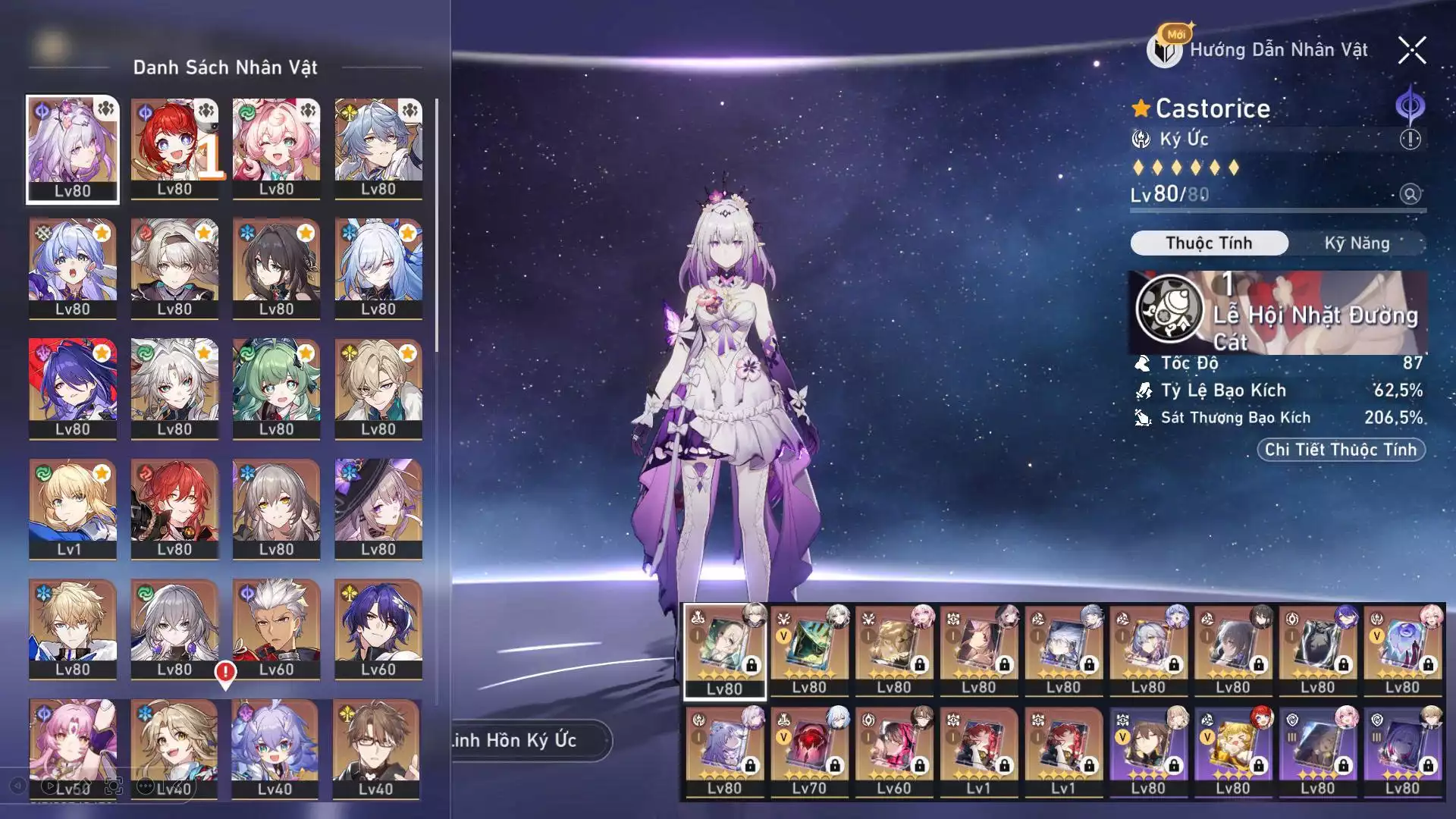Image resolution: width=1456 pixels, height=819 pixels.
Task: Open Hướng Dẫn Nhân Vật guide
Action: click(1260, 50)
